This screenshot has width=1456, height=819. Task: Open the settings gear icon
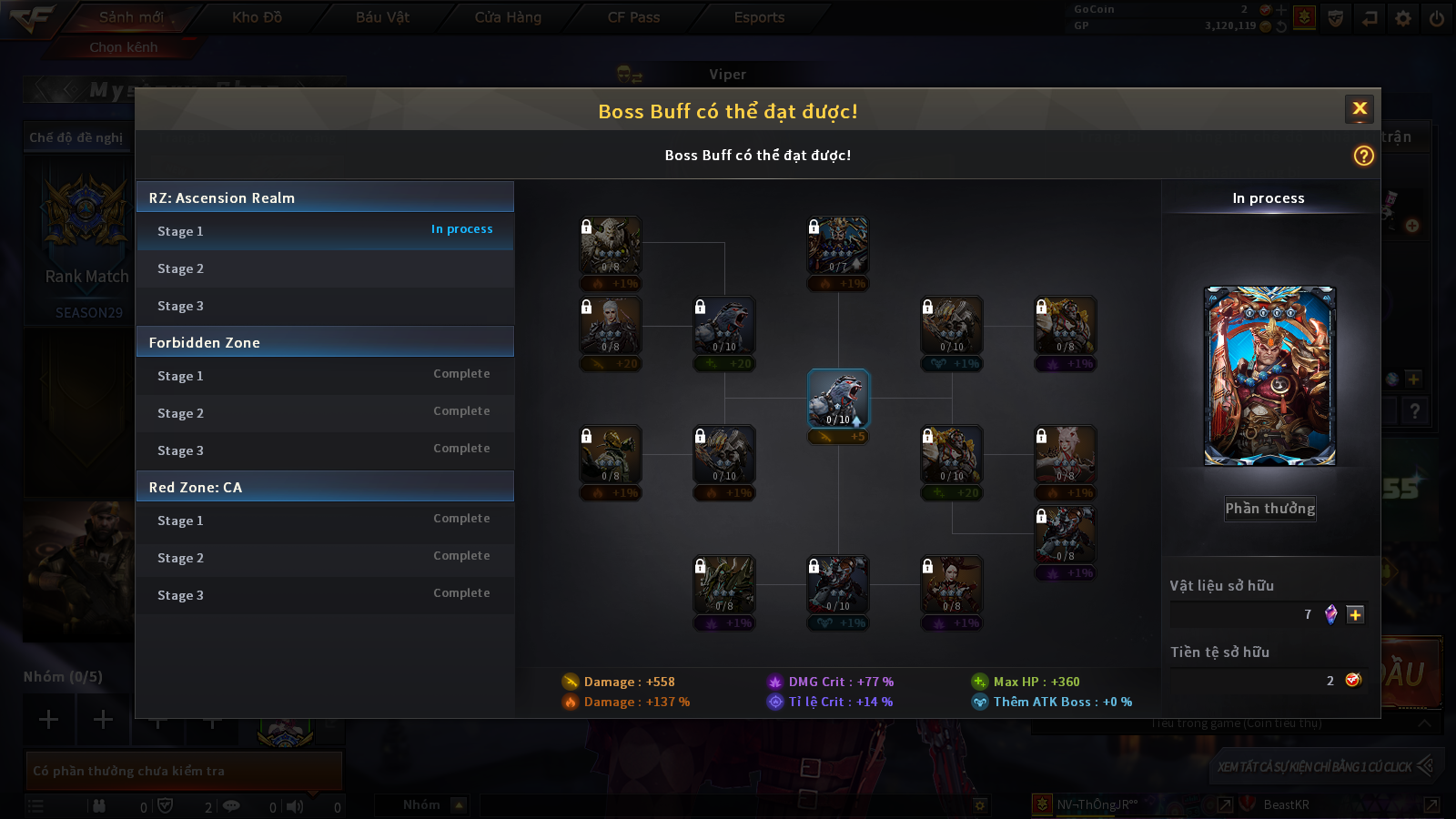1403,18
